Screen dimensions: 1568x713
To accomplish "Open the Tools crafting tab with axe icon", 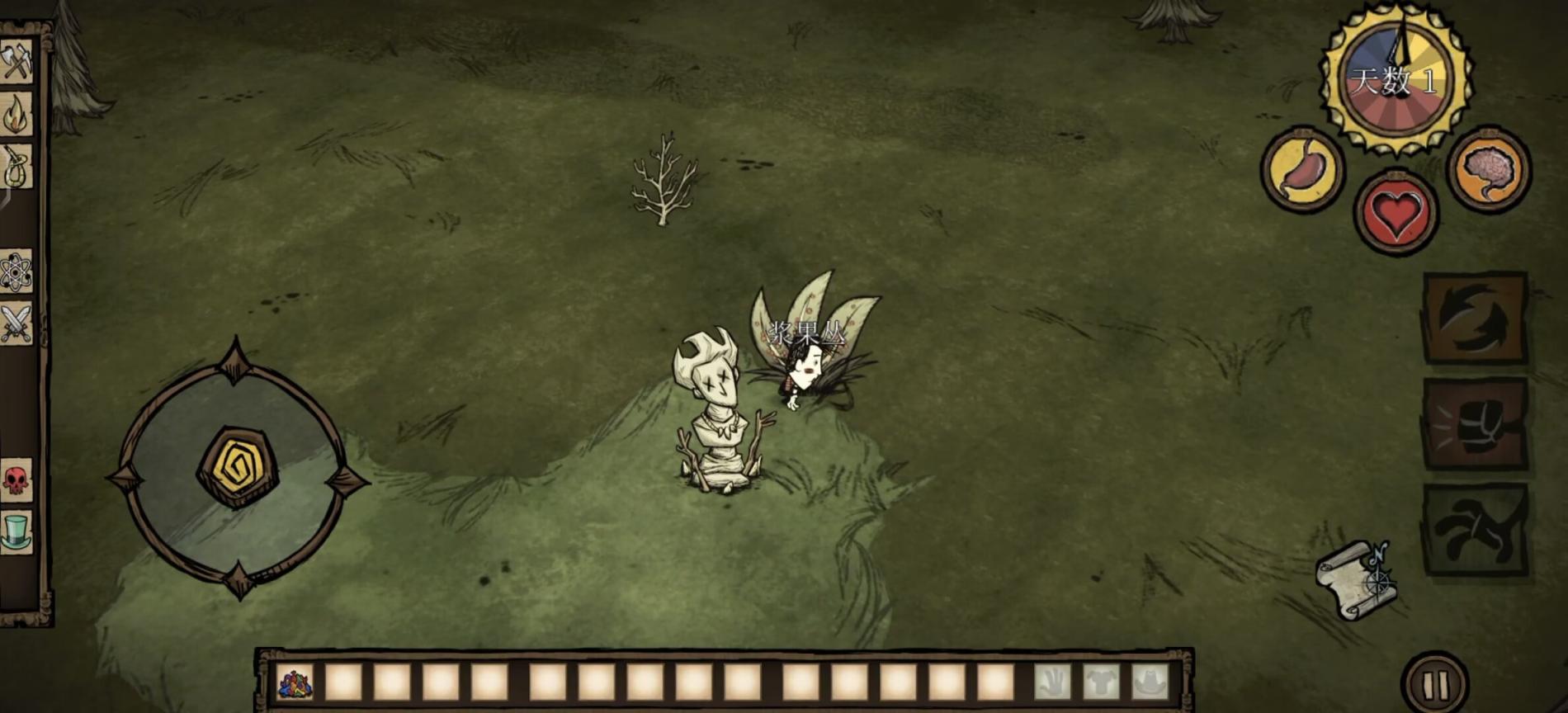I will 16,62.
